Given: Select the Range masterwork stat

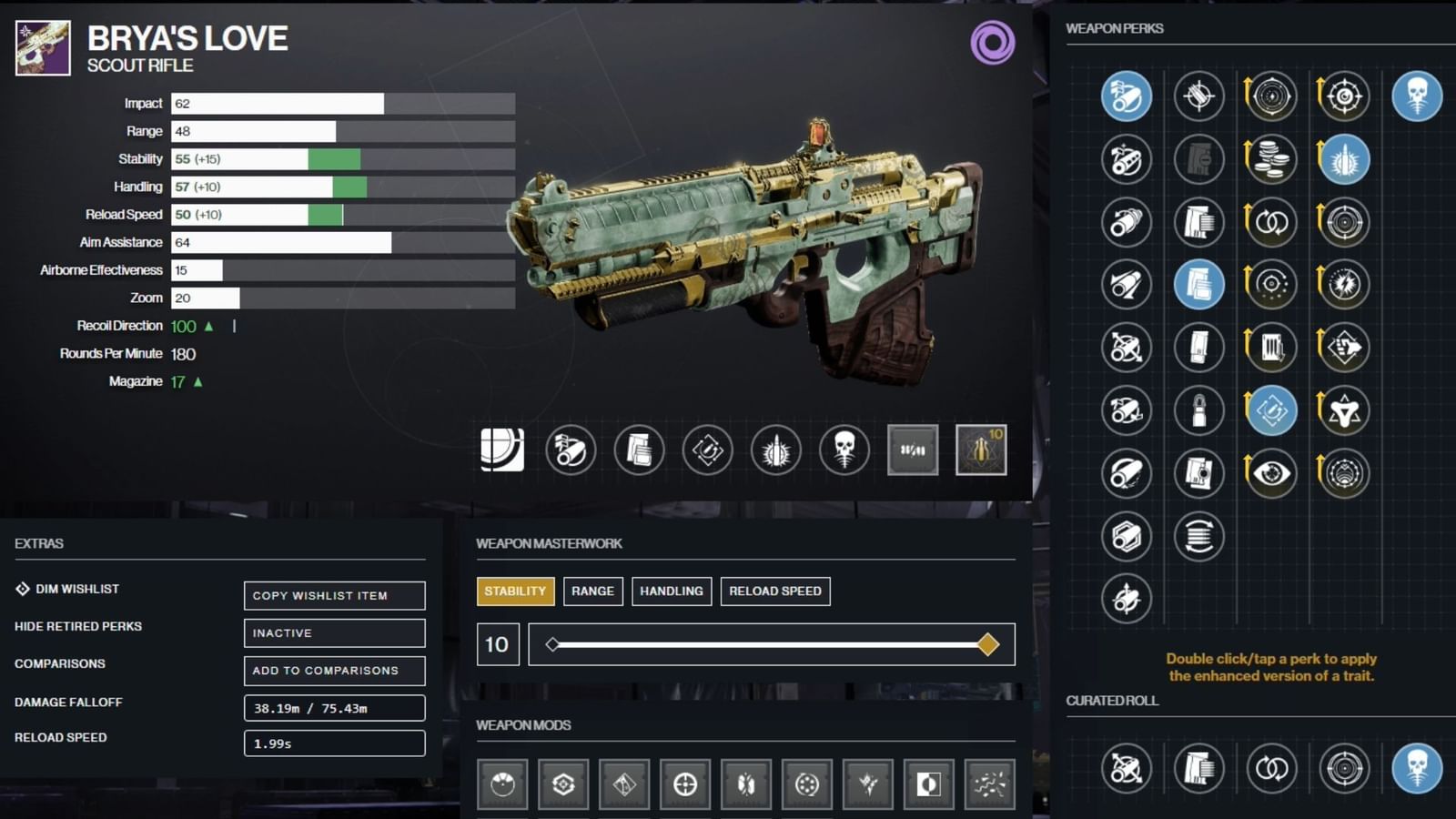Looking at the screenshot, I should pos(592,591).
